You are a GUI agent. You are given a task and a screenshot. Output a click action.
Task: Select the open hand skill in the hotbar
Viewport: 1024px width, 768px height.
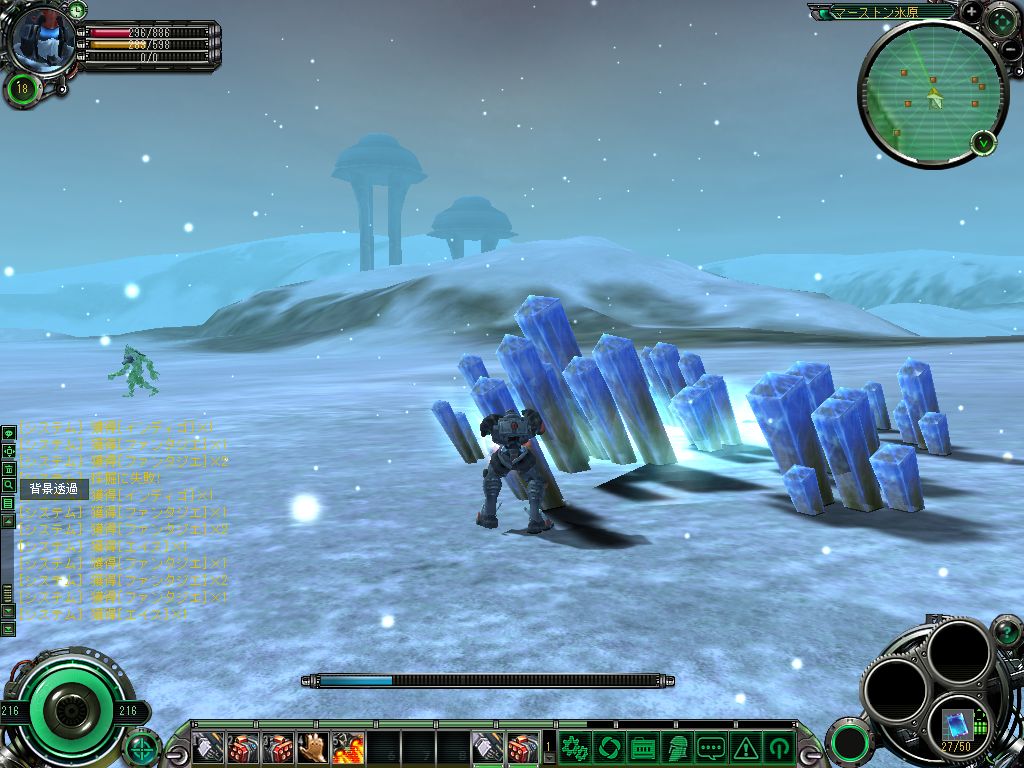click(313, 747)
